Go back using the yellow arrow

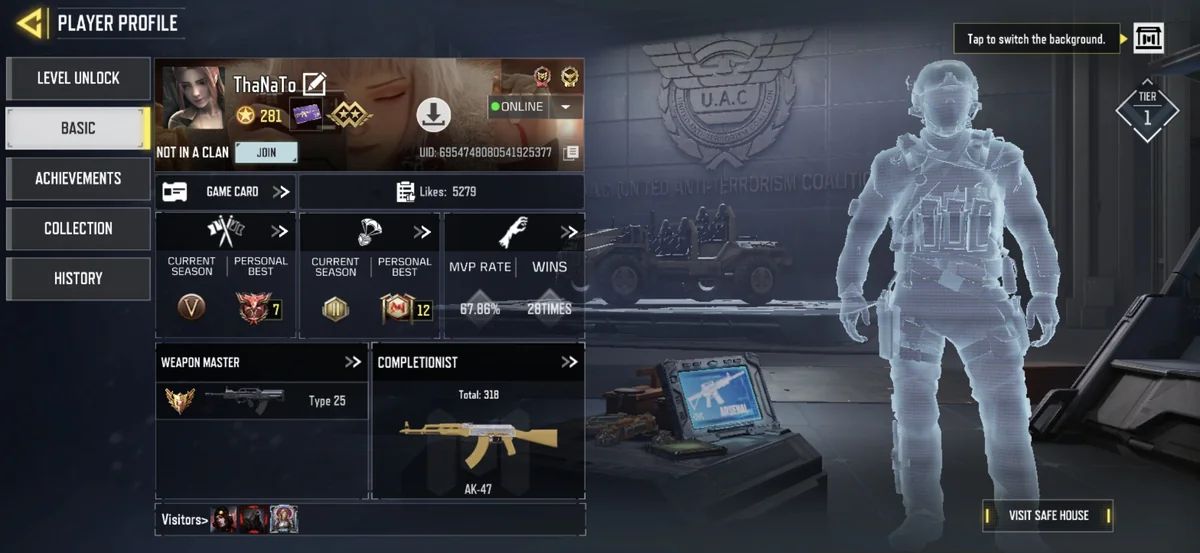point(30,23)
